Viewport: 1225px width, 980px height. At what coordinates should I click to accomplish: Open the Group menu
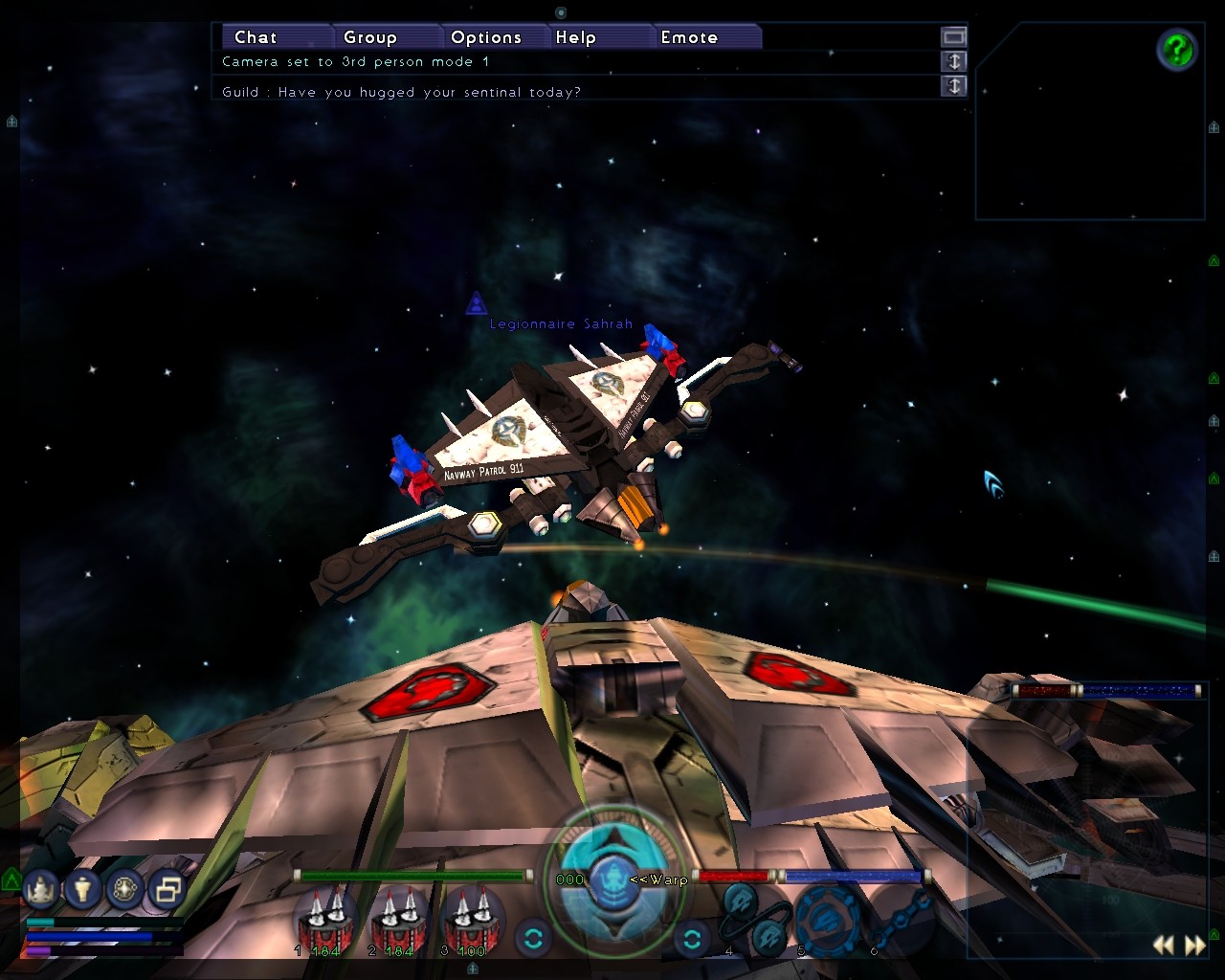point(369,37)
